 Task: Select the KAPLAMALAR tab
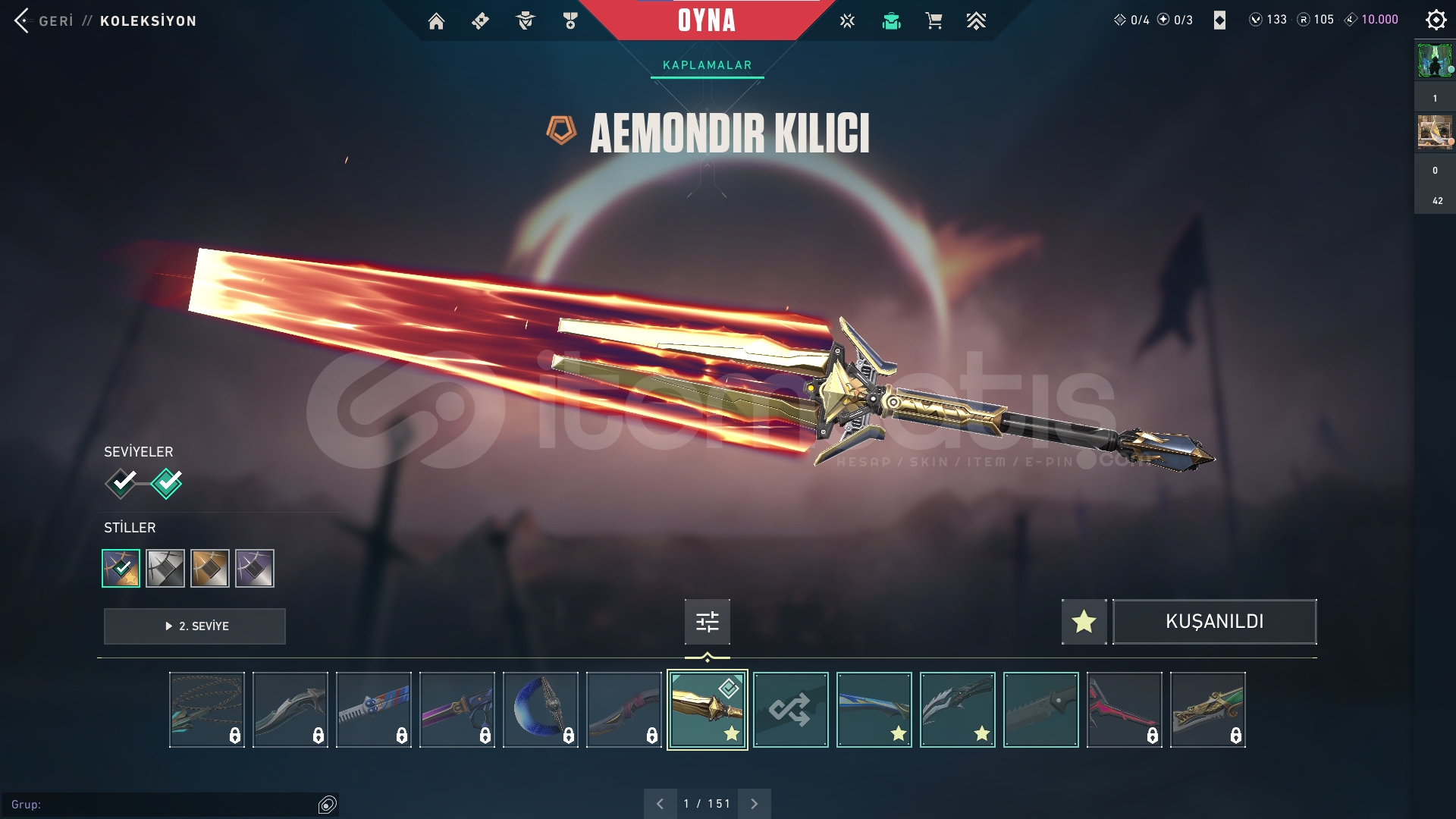pyautogui.click(x=707, y=65)
